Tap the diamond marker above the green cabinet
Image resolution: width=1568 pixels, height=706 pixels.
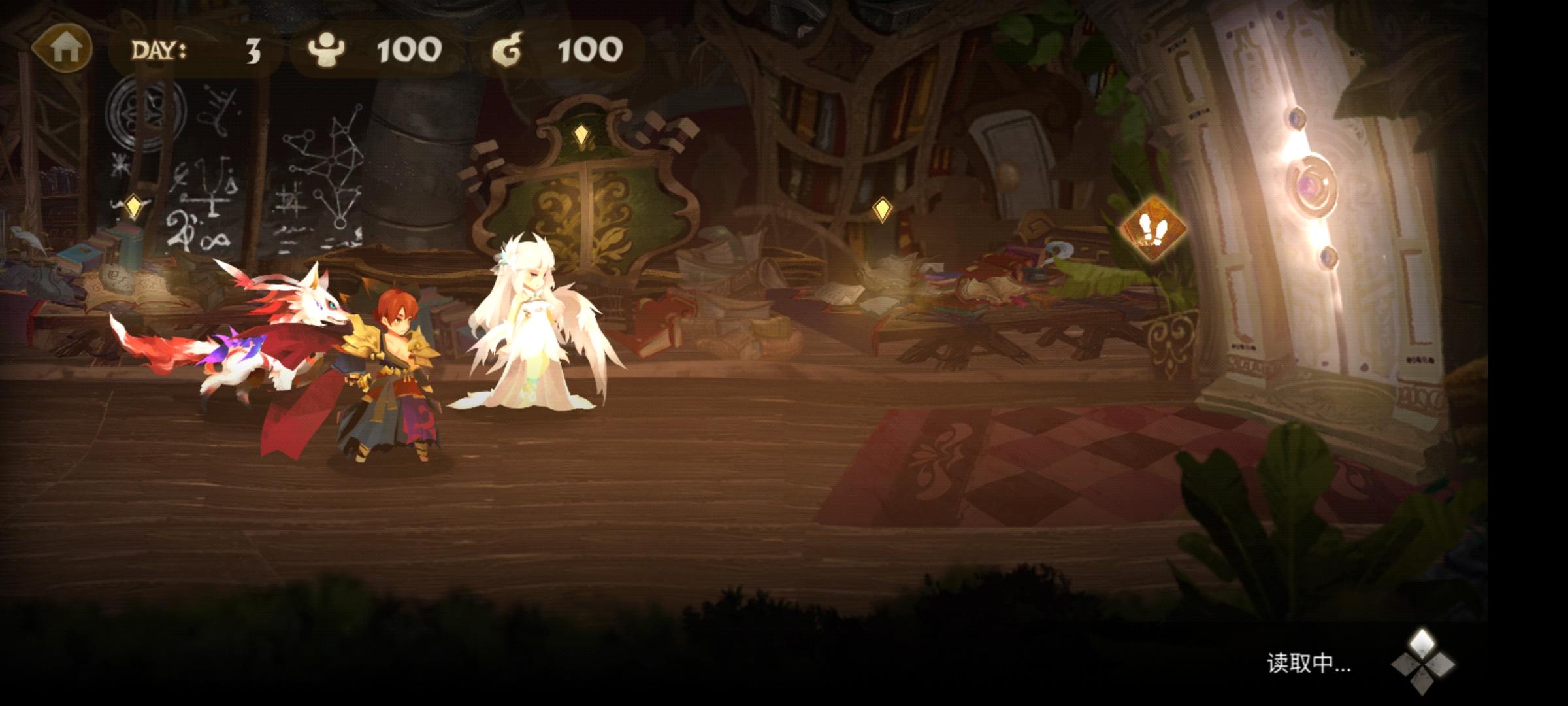click(582, 135)
